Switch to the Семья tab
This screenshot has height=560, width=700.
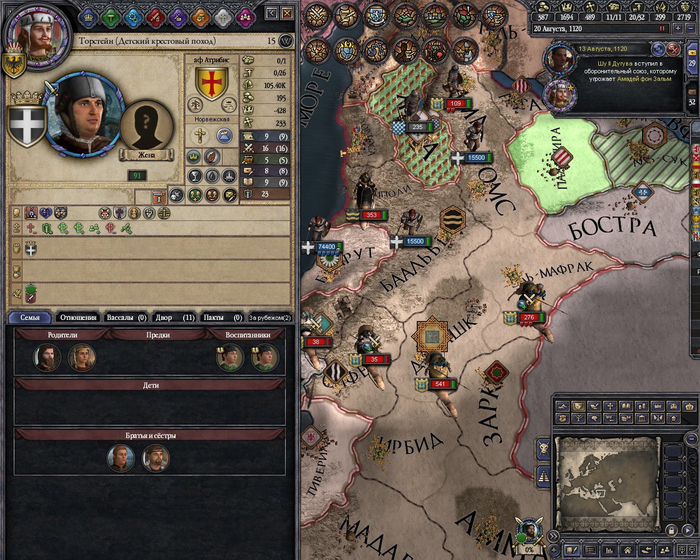click(31, 318)
